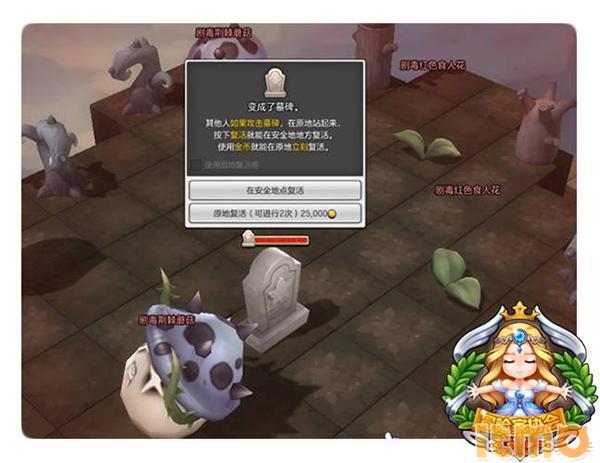This screenshot has height=463, width=600.
Task: Tick the use revival ticket checkbox
Action: click(x=195, y=165)
